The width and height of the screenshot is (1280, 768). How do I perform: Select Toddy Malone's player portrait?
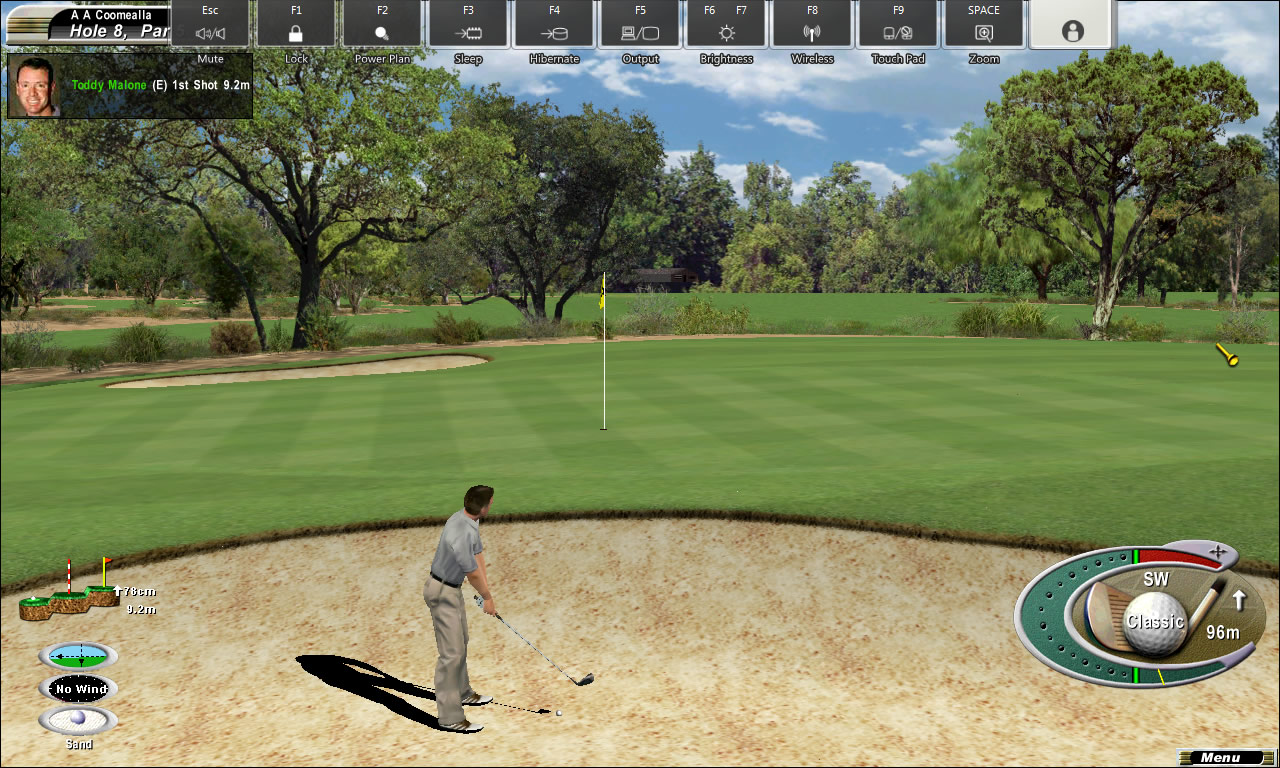[35, 86]
